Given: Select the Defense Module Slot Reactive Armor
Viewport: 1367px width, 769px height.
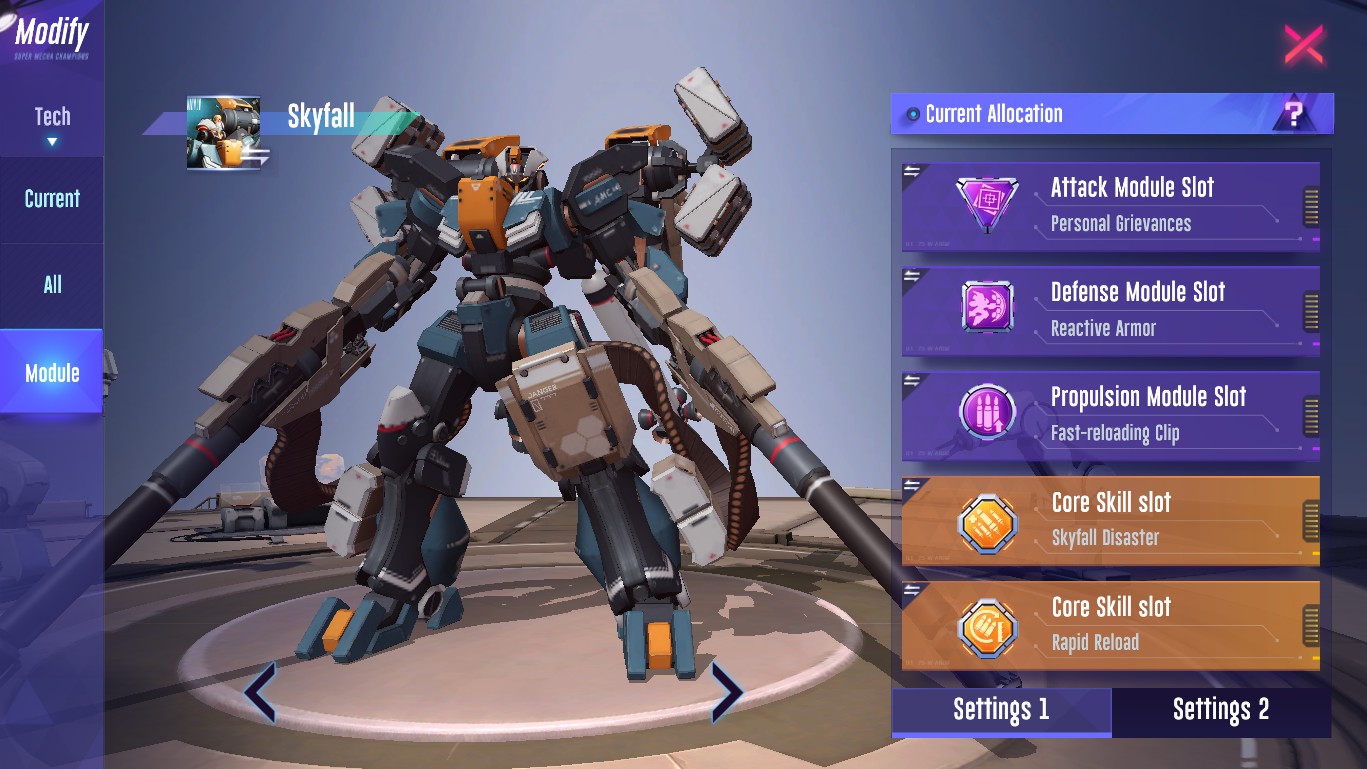Looking at the screenshot, I should tap(1110, 310).
